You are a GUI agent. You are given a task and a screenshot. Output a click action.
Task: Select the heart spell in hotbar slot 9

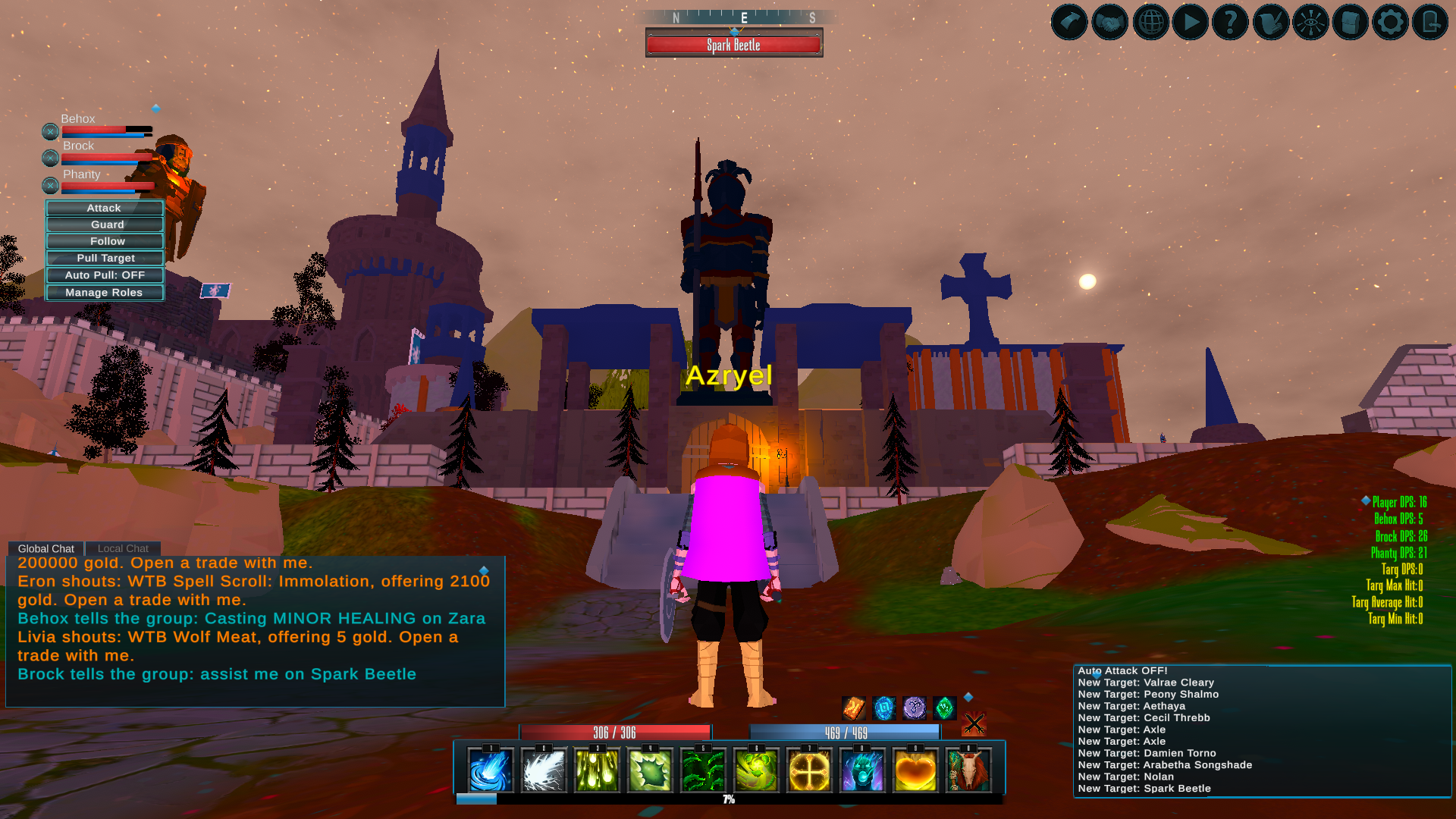click(915, 770)
